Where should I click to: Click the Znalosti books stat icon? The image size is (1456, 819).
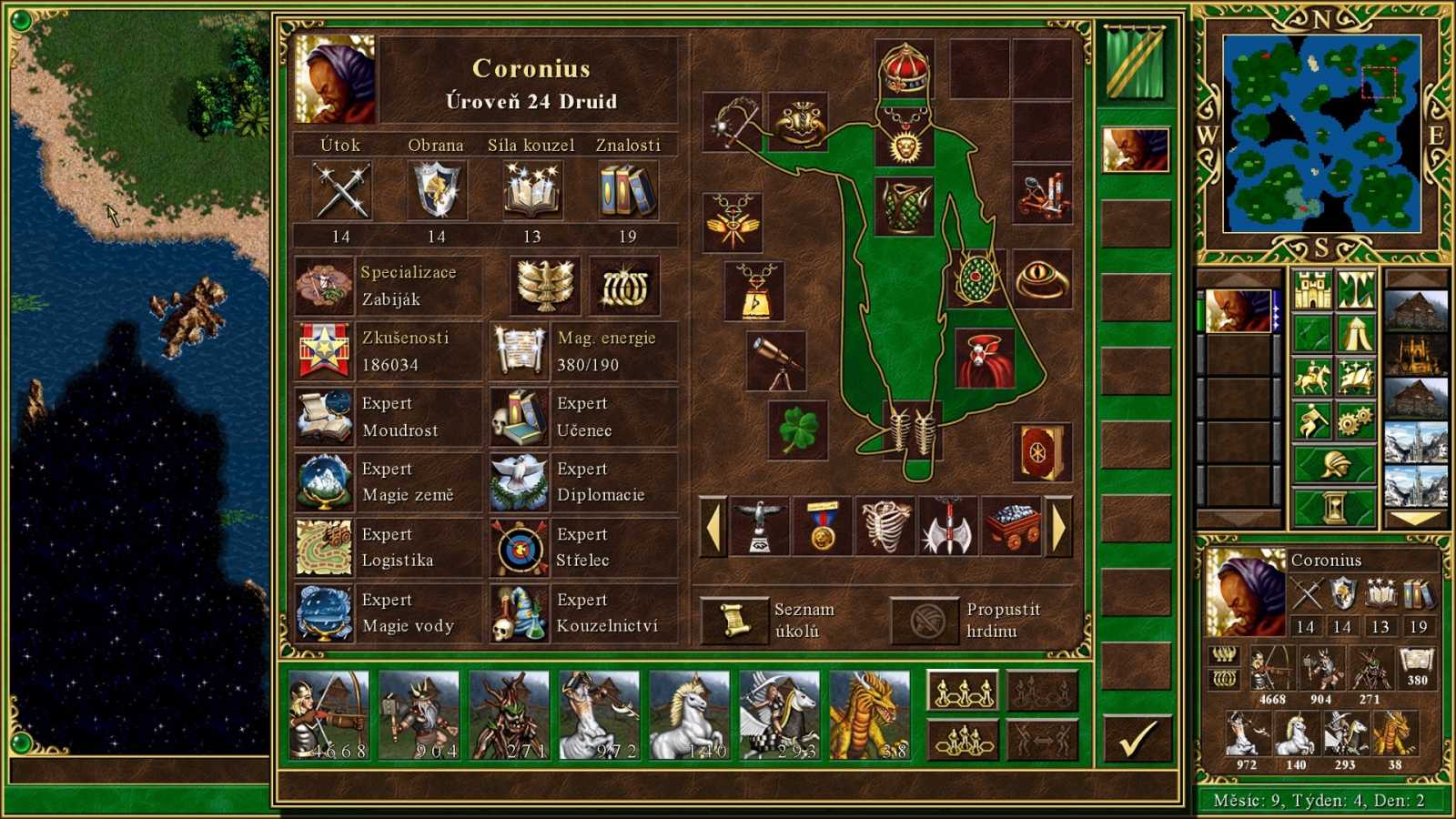pos(629,189)
